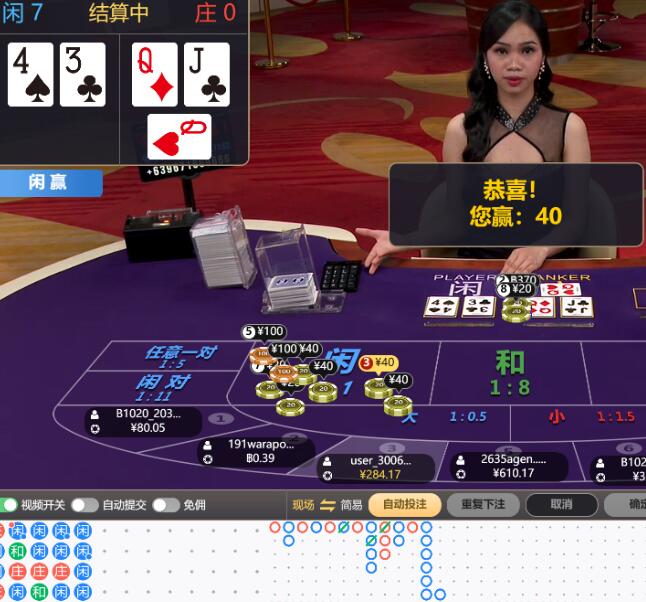Image resolution: width=646 pixels, height=602 pixels.
Task: Click the 自动投注 auto-bet button
Action: (404, 505)
